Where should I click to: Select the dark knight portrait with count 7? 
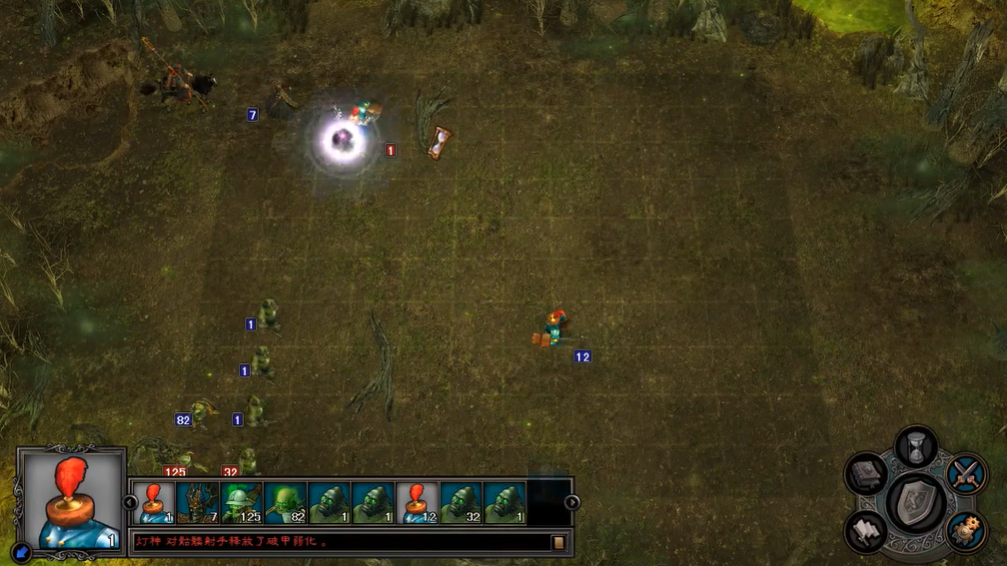point(198,503)
